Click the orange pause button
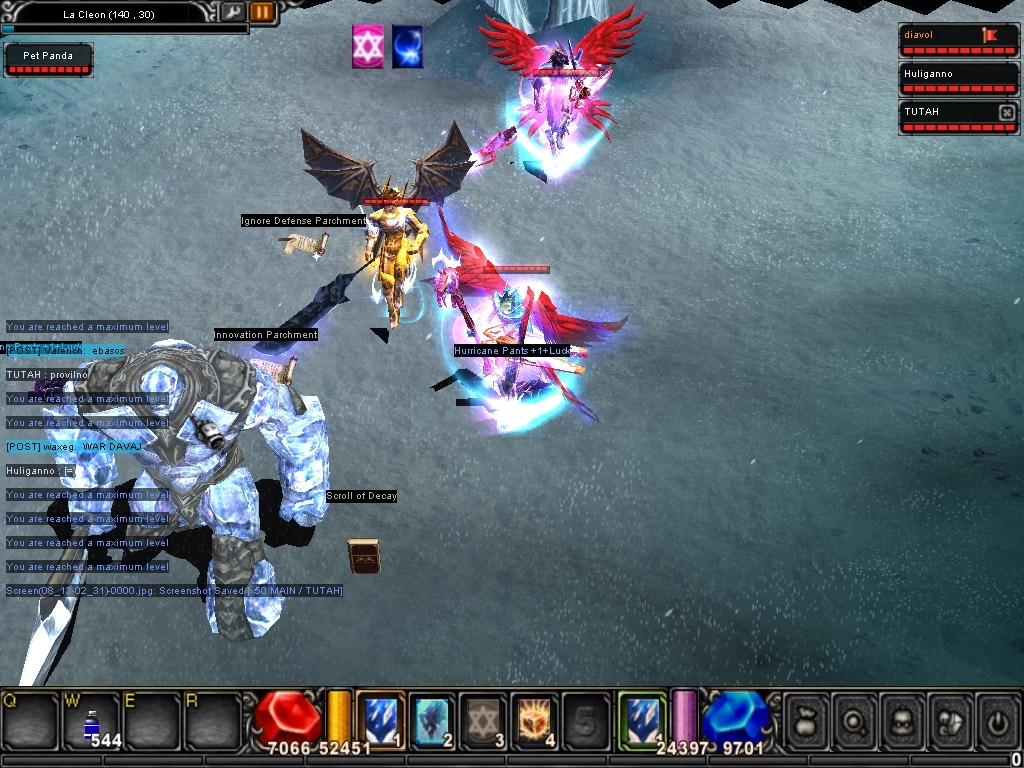 coord(262,12)
